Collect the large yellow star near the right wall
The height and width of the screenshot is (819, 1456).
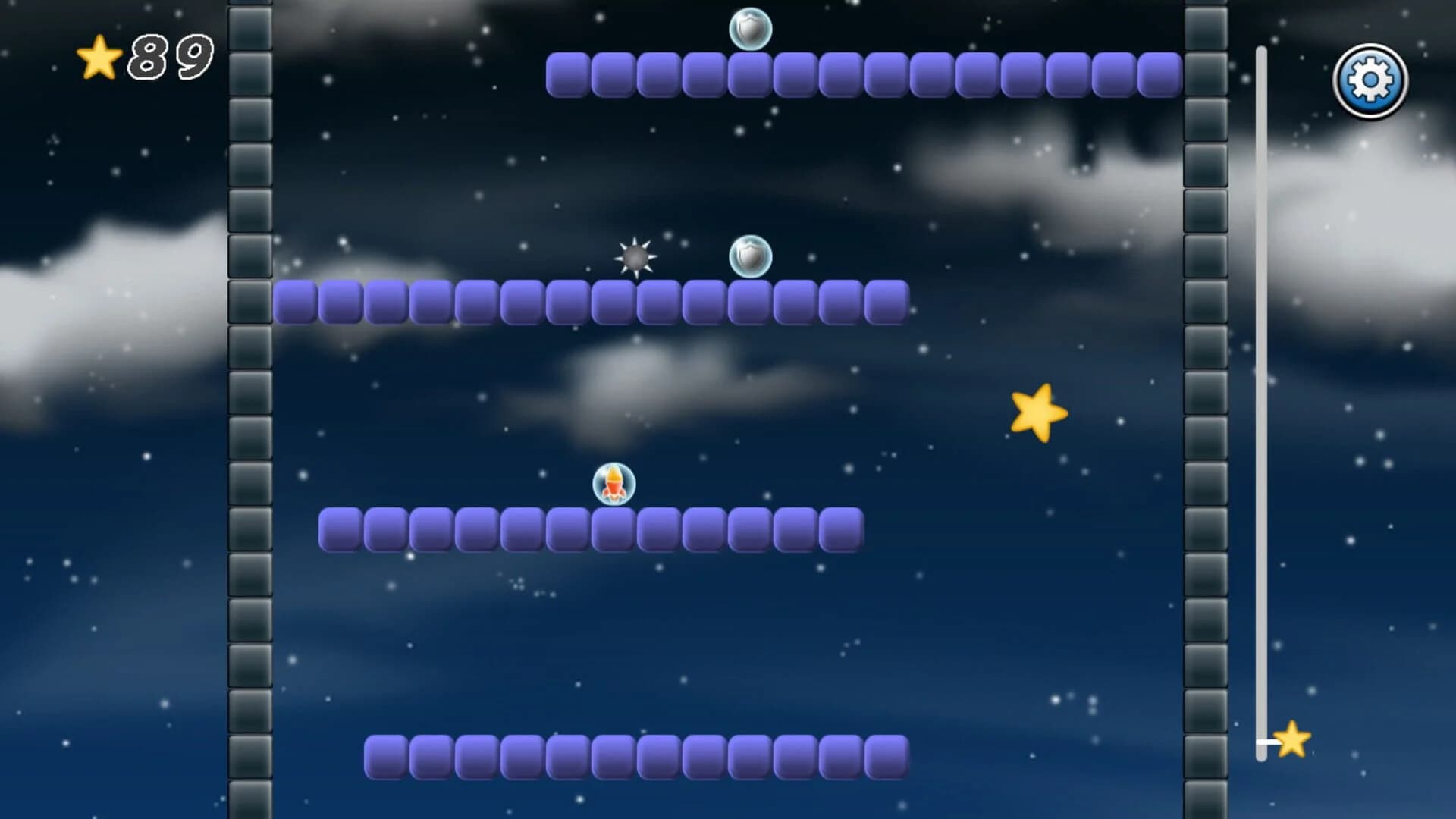[x=1038, y=412]
